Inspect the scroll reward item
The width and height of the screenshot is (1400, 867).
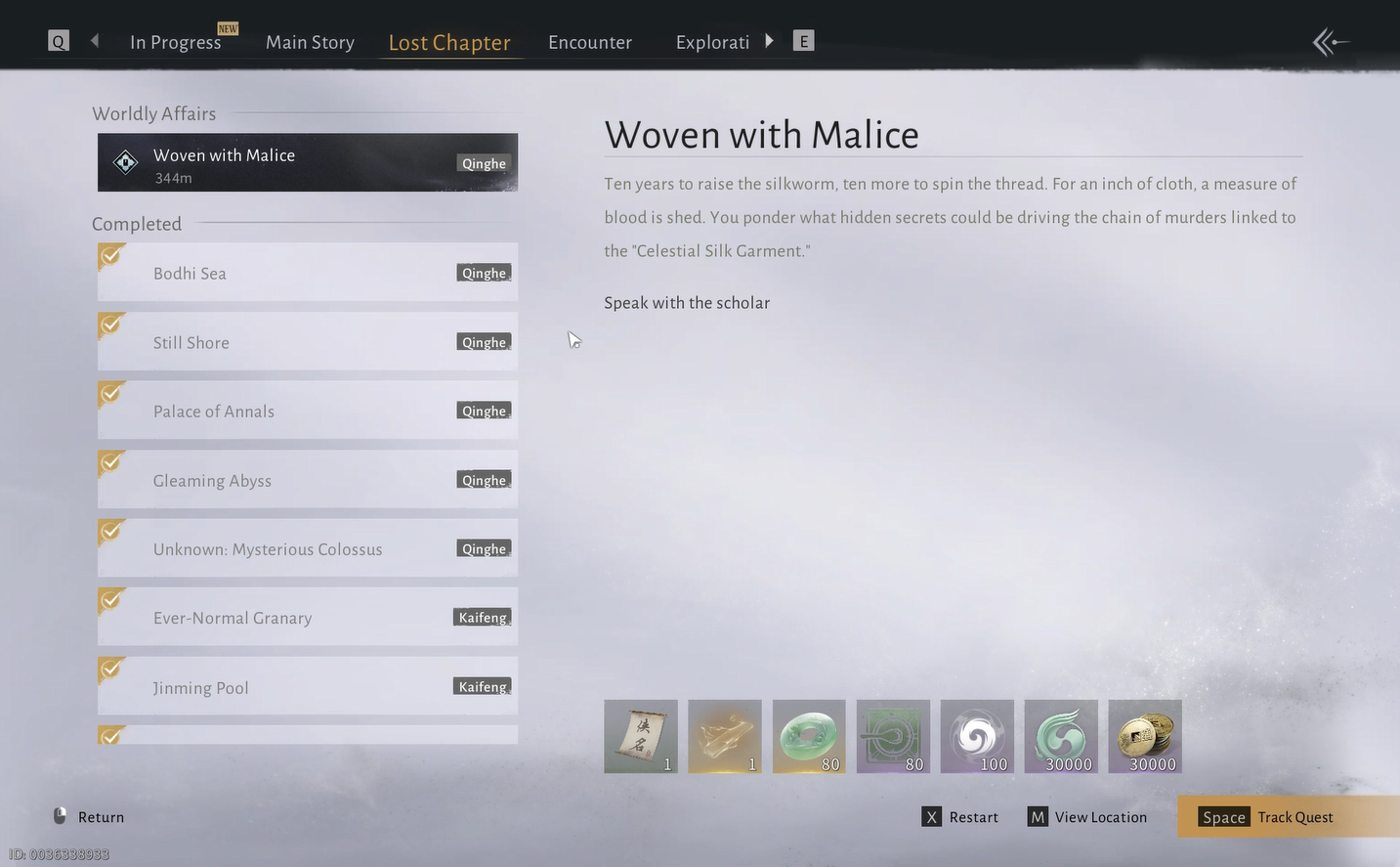pyautogui.click(x=641, y=736)
